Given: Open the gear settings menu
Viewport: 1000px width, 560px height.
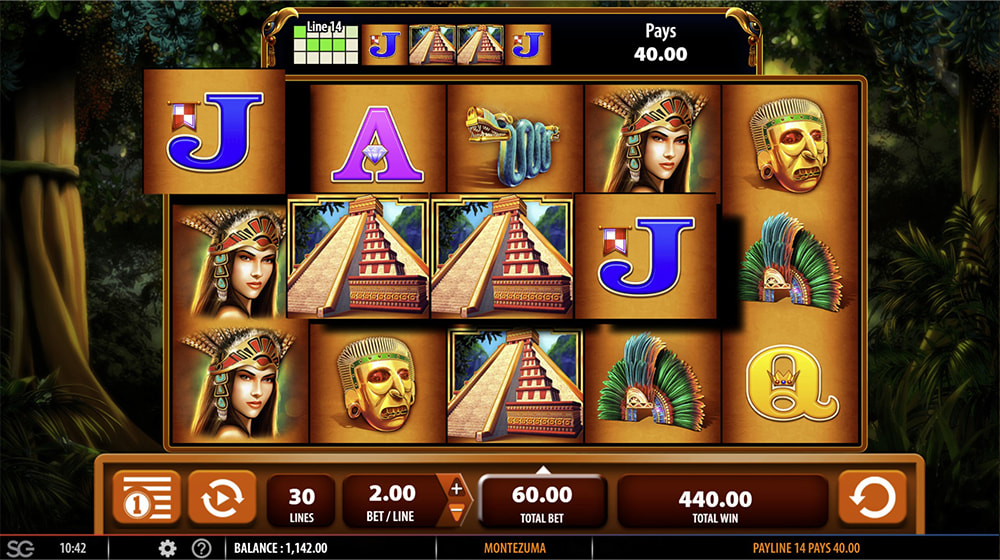Looking at the screenshot, I should point(167,548).
